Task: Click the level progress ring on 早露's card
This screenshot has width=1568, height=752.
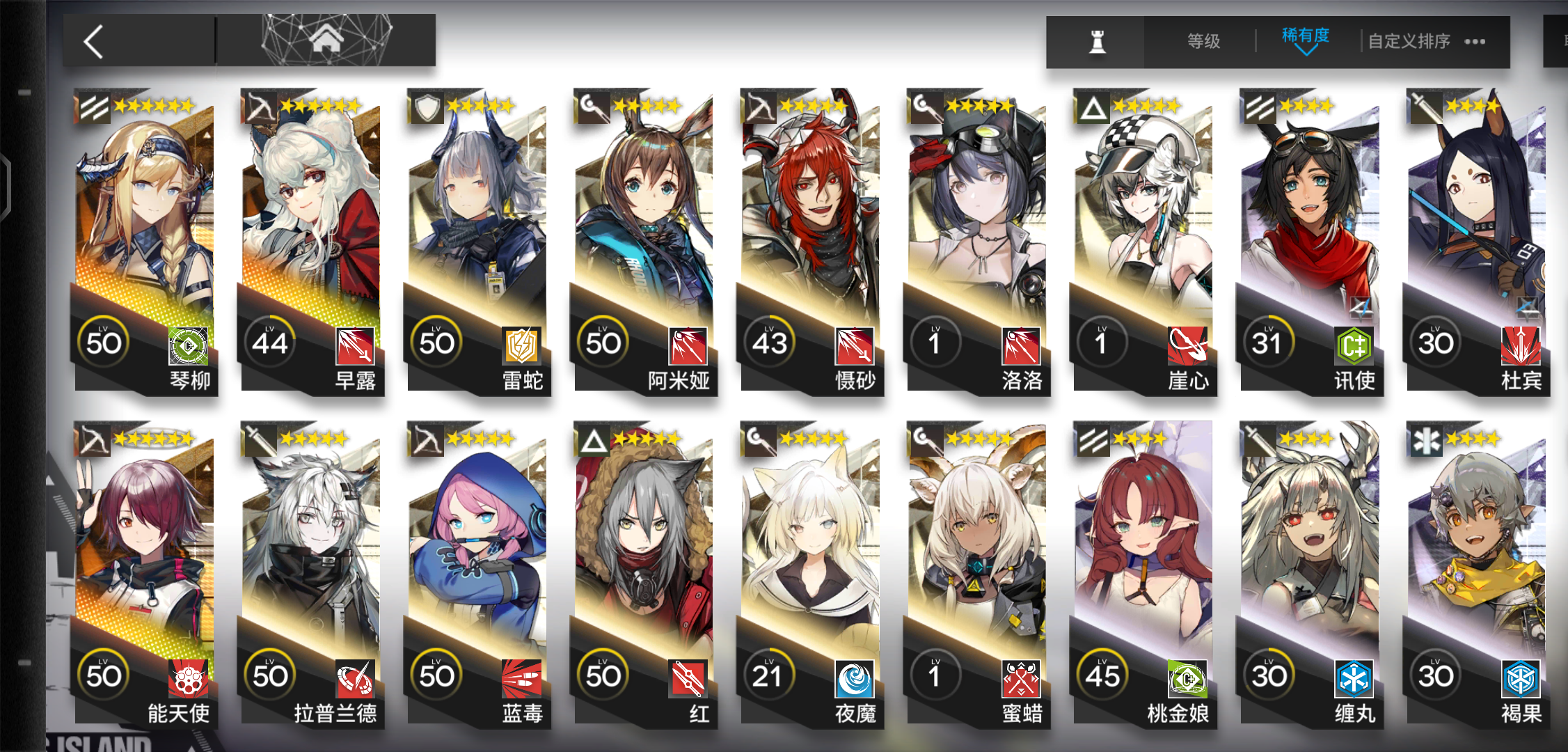Action: 271,341
